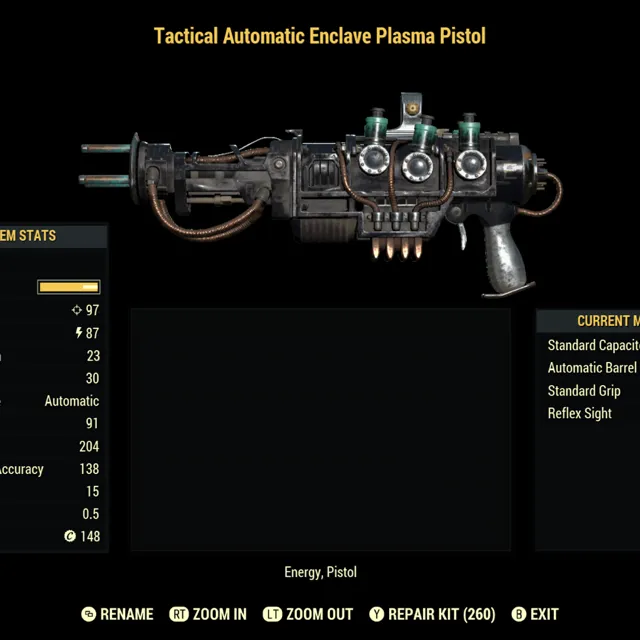Exit the weapon inspect screen
Screen dimensions: 640x640
(535, 614)
